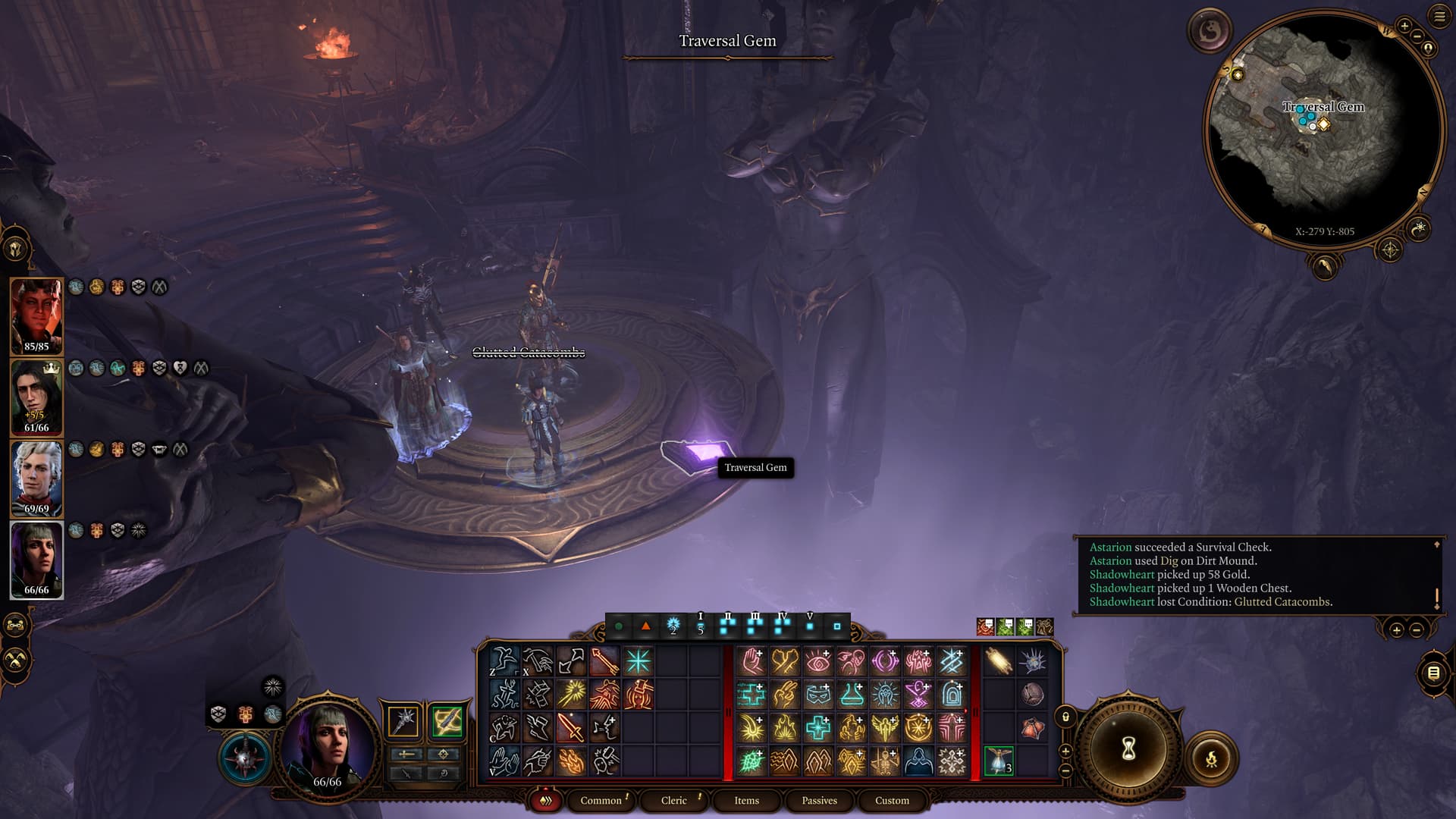Open the minimap view
Screen dimensions: 1456x819
point(1323,129)
